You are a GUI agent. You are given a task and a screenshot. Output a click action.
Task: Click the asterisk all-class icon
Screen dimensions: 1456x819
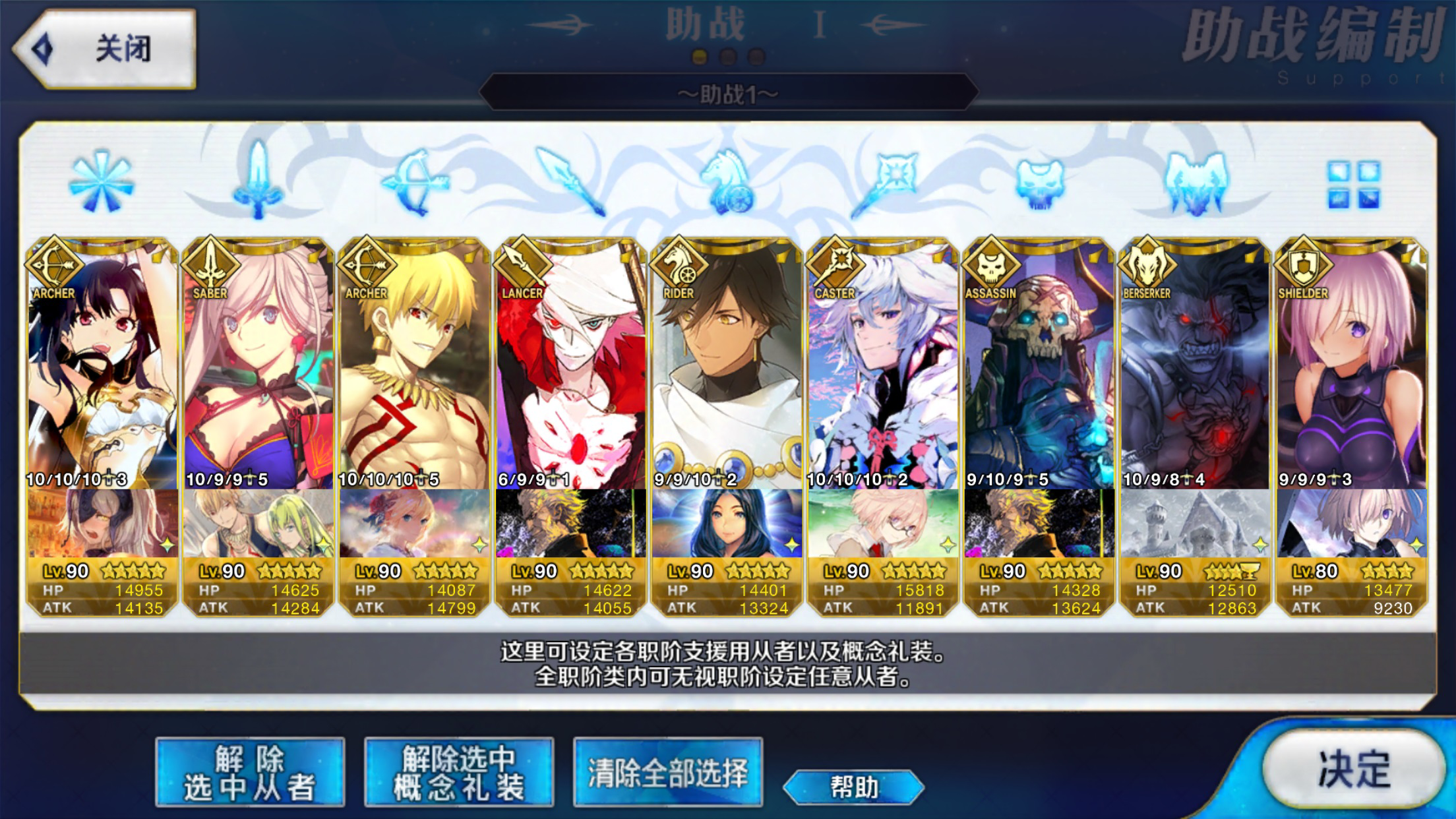click(x=102, y=181)
